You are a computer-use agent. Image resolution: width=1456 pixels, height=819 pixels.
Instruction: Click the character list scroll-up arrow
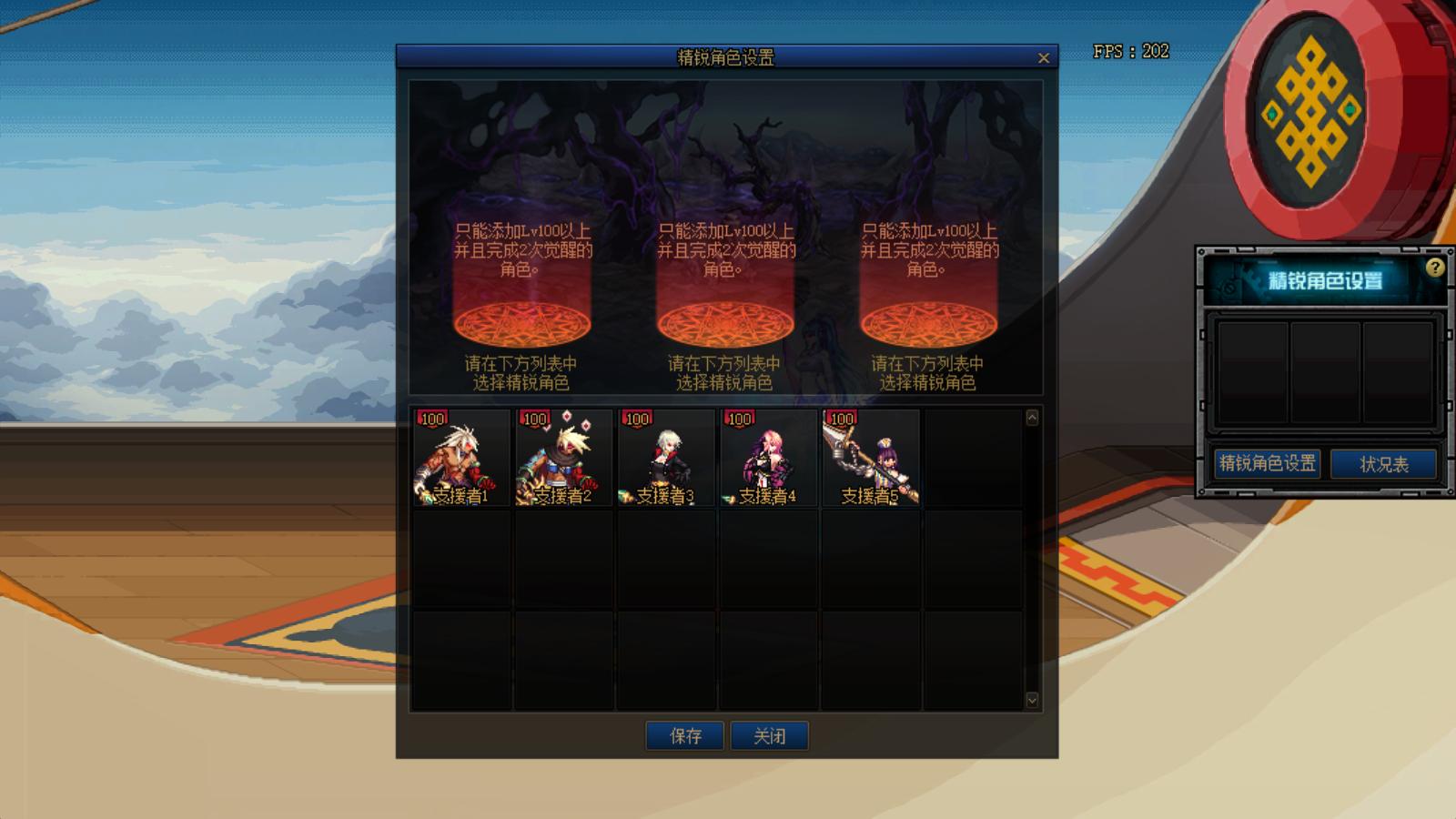pos(1032,418)
